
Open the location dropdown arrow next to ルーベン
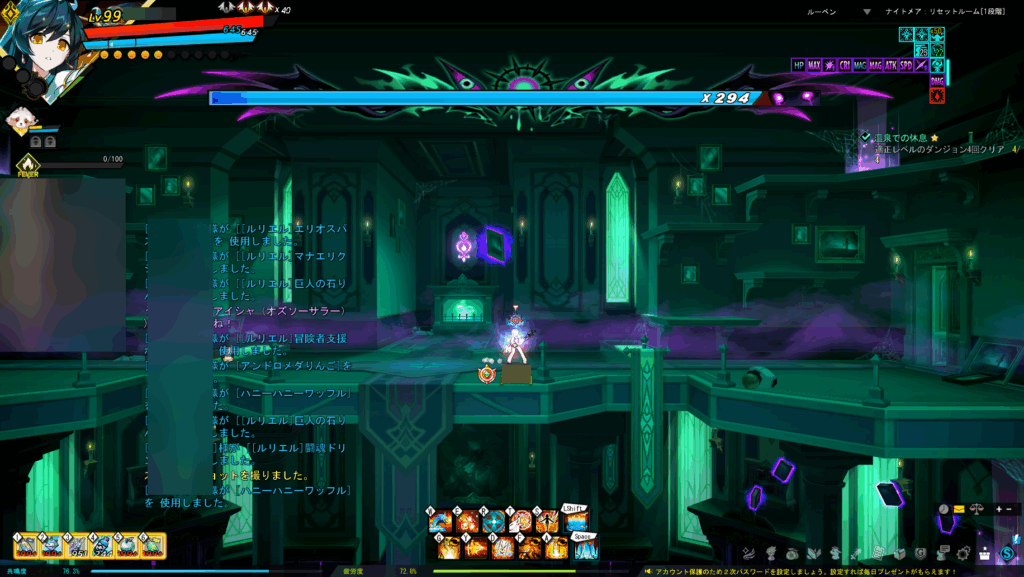(867, 12)
